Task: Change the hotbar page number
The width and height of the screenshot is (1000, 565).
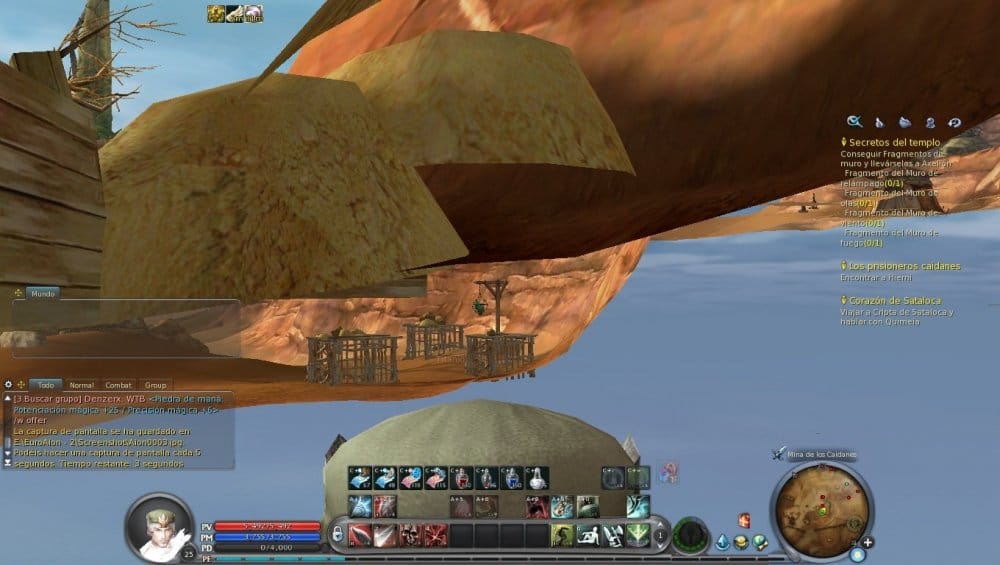Action: pos(660,535)
